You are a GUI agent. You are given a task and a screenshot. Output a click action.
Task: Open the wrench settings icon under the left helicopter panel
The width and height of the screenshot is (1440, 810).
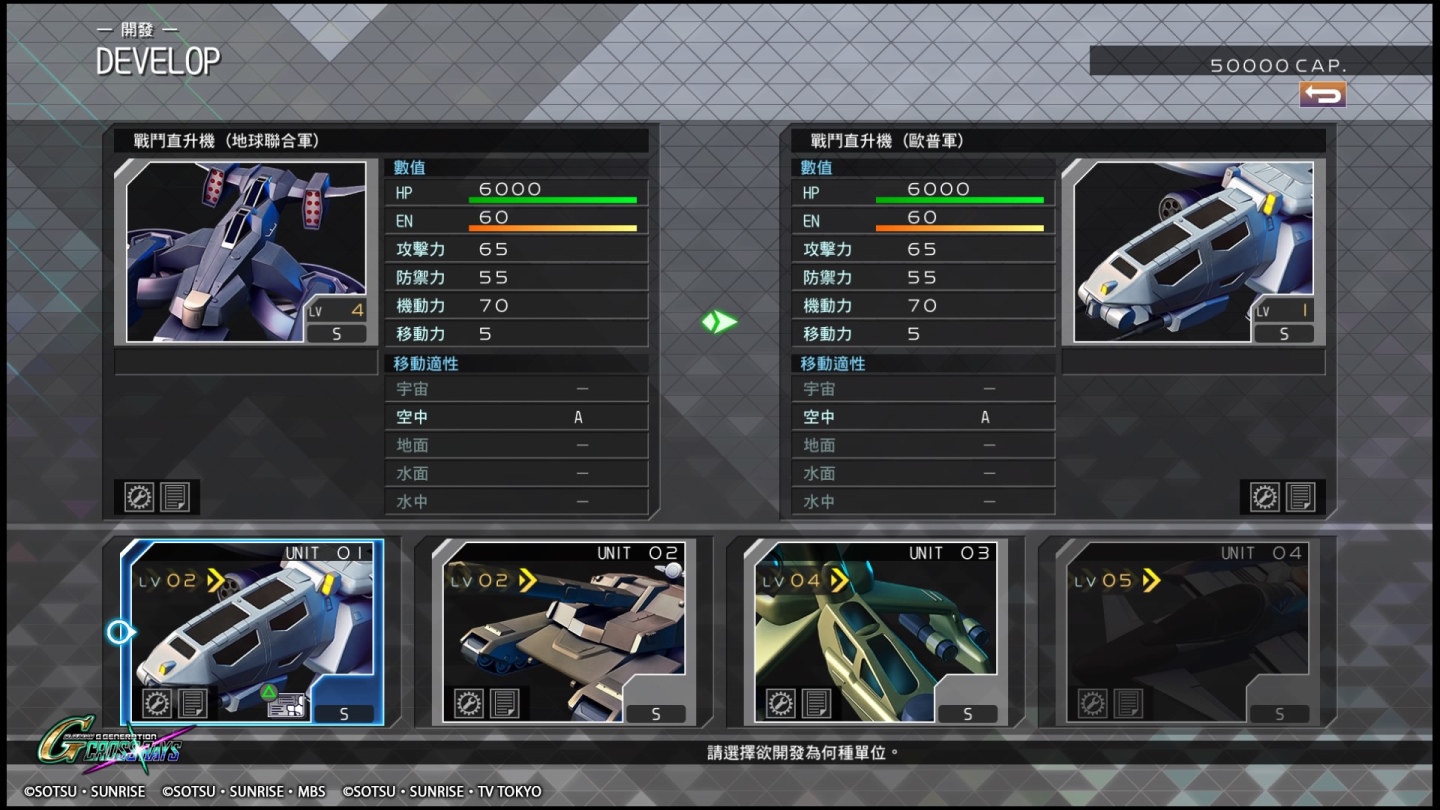pyautogui.click(x=139, y=496)
